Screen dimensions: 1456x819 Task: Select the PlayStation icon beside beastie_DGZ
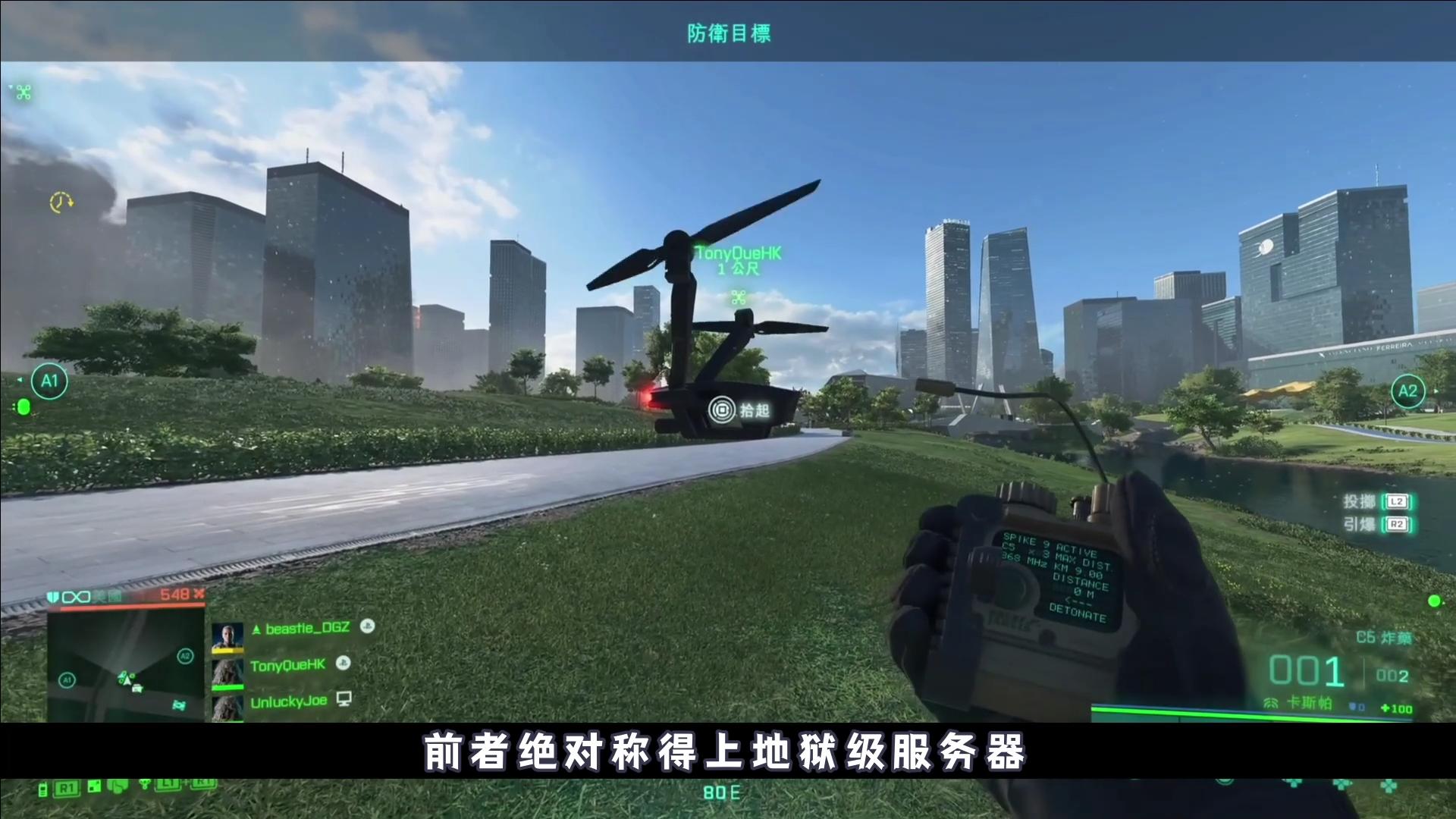(x=367, y=628)
